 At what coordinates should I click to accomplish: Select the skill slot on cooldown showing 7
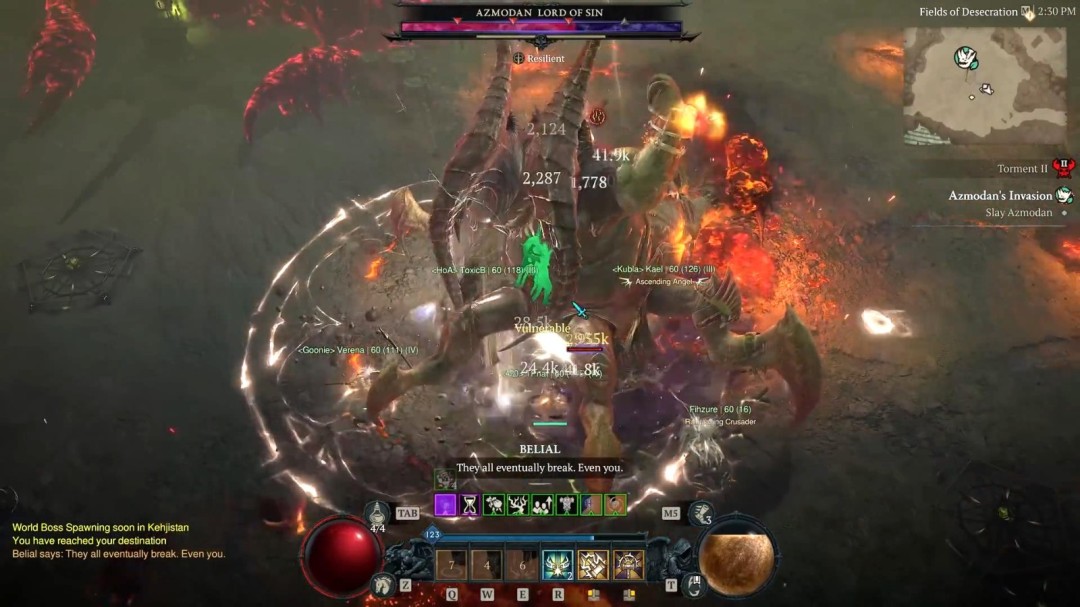click(x=451, y=565)
